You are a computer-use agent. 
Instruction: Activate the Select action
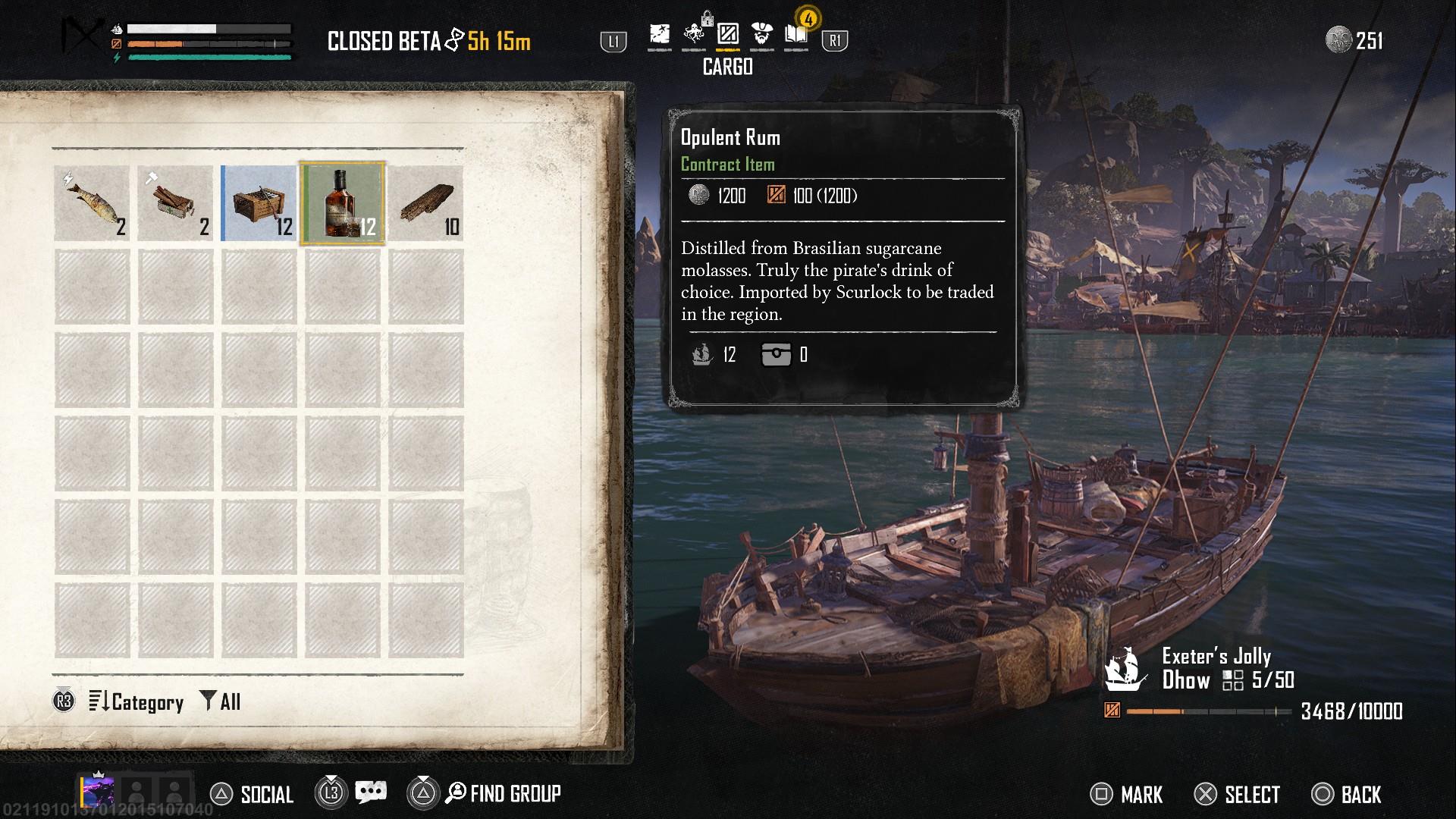click(1237, 795)
